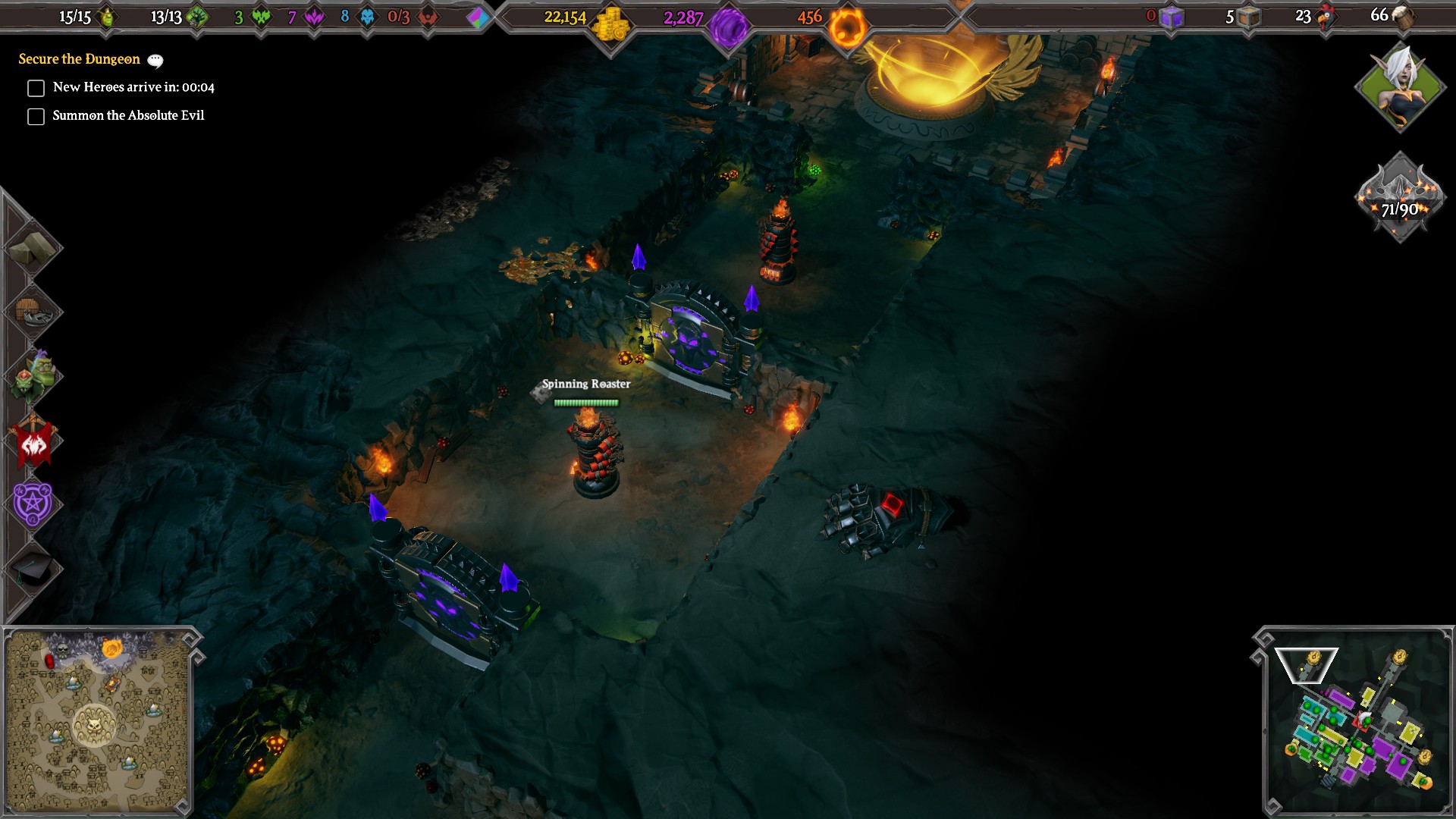Click the purple cube resource icon
The height and width of the screenshot is (819, 1456).
tap(1170, 17)
